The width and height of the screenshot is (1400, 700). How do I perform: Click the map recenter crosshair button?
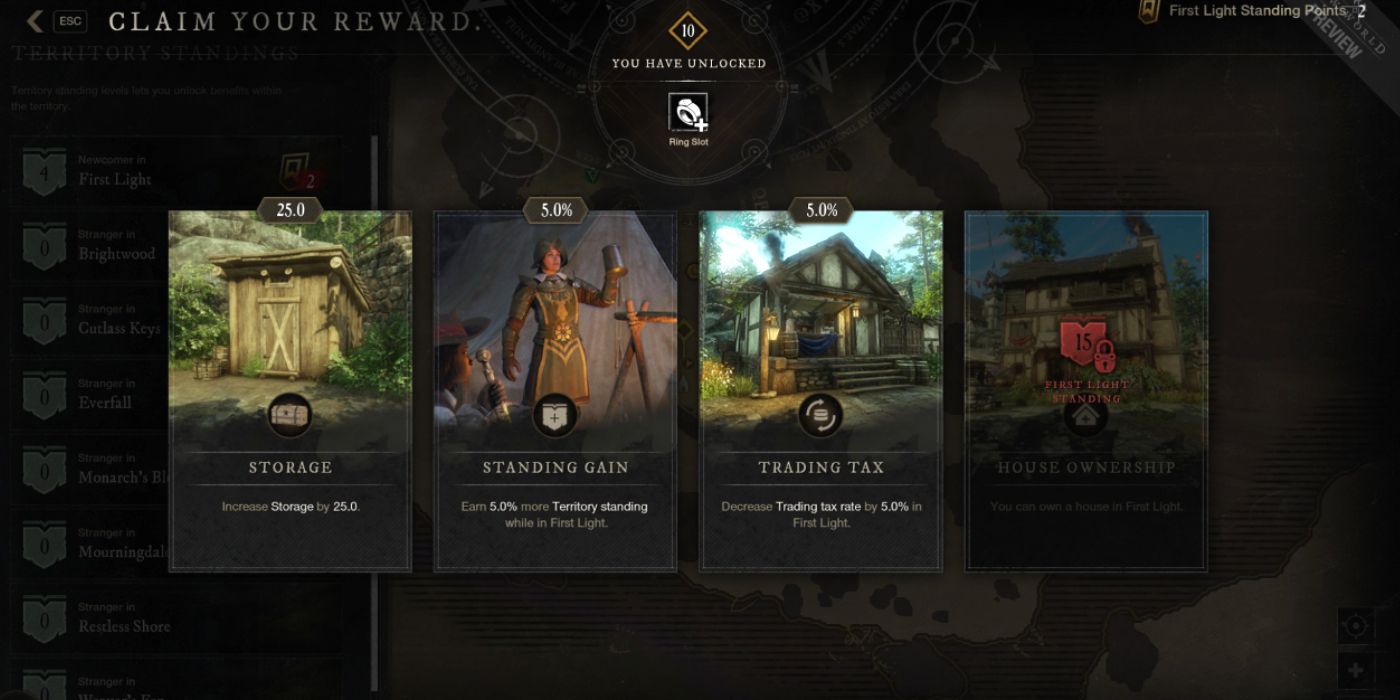click(1355, 626)
